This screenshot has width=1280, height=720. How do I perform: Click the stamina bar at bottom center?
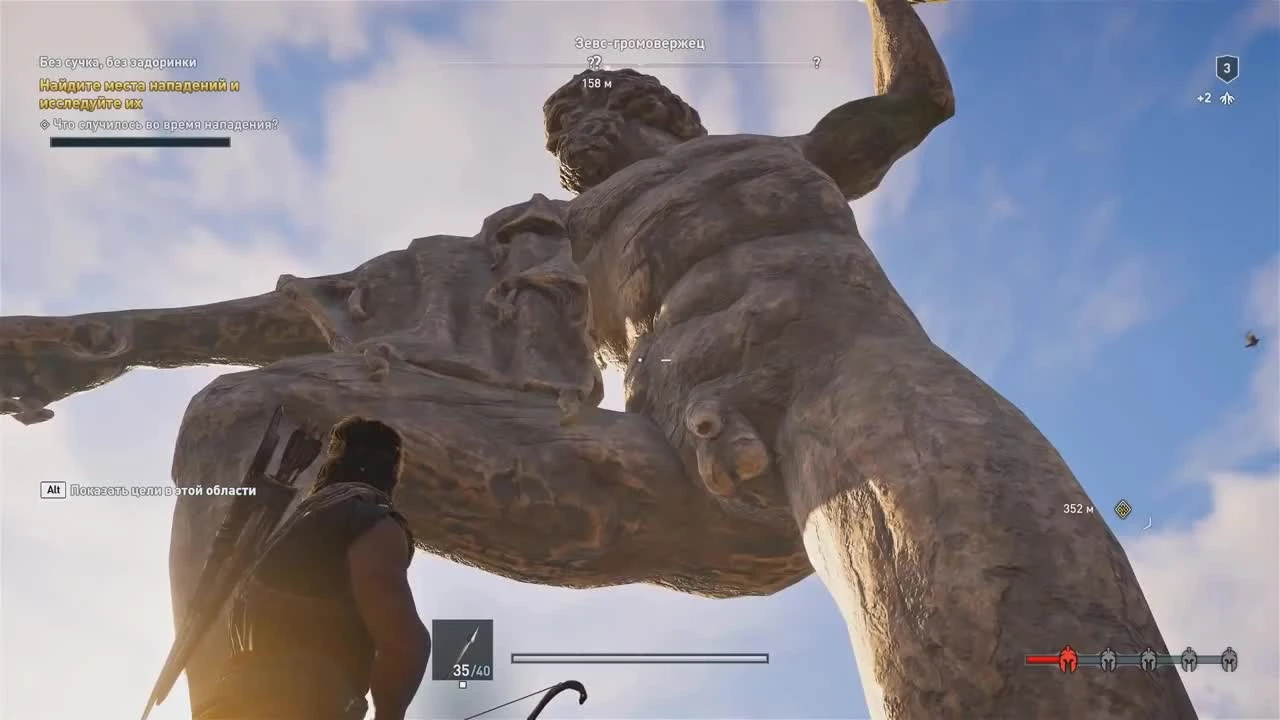tap(638, 658)
